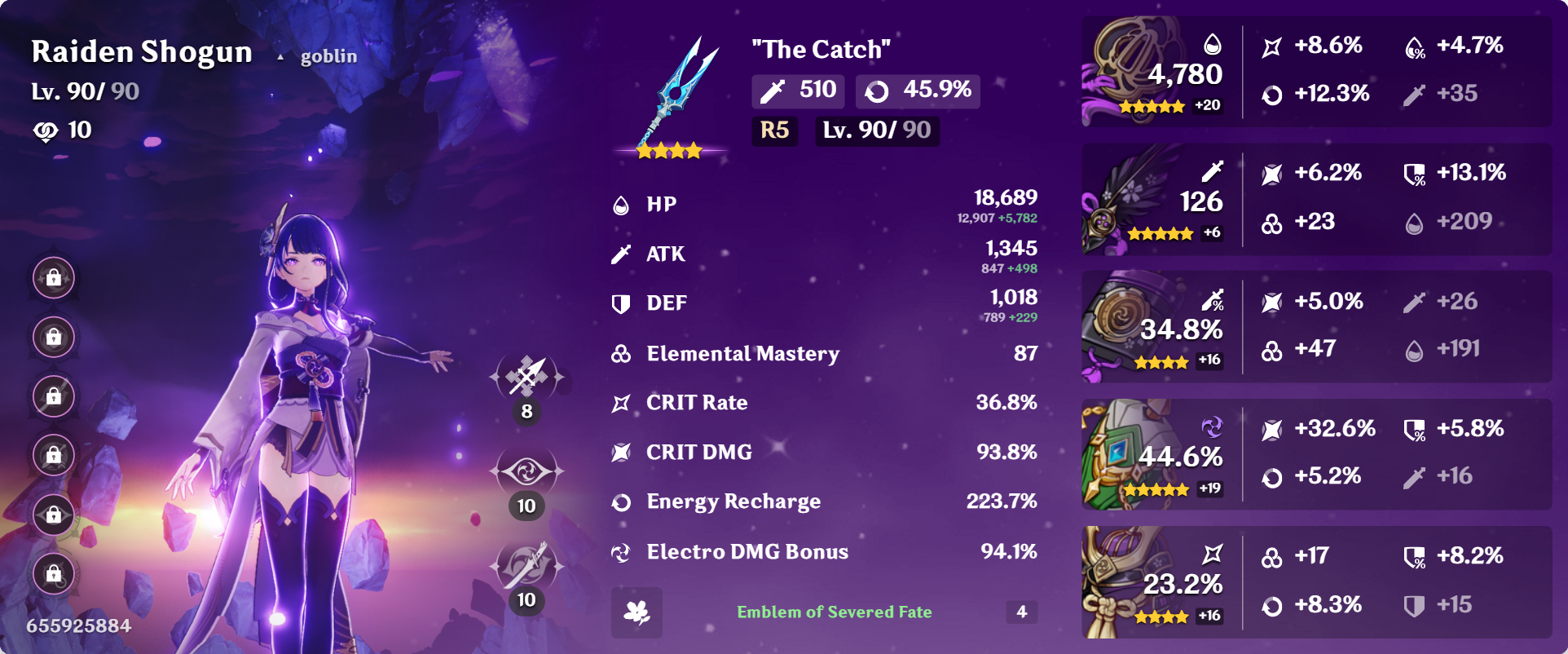Screen dimensions: 1568x654
Task: Open the Emblem of Severed Fate set link
Action: coord(835,612)
